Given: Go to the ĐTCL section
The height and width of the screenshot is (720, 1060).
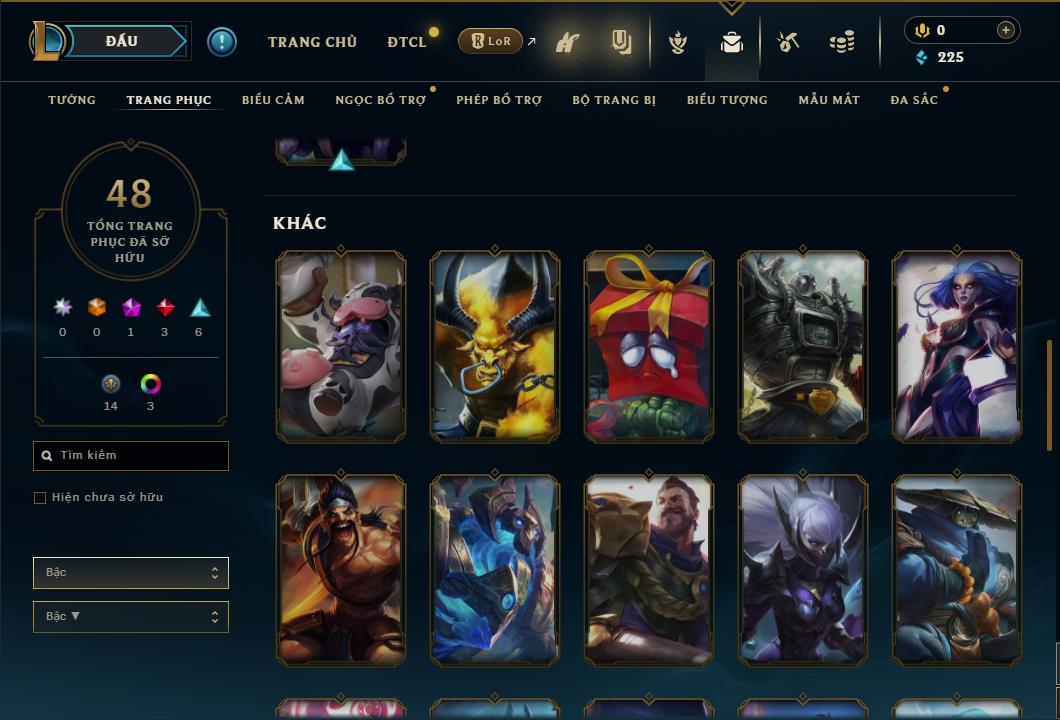Looking at the screenshot, I should click(407, 42).
